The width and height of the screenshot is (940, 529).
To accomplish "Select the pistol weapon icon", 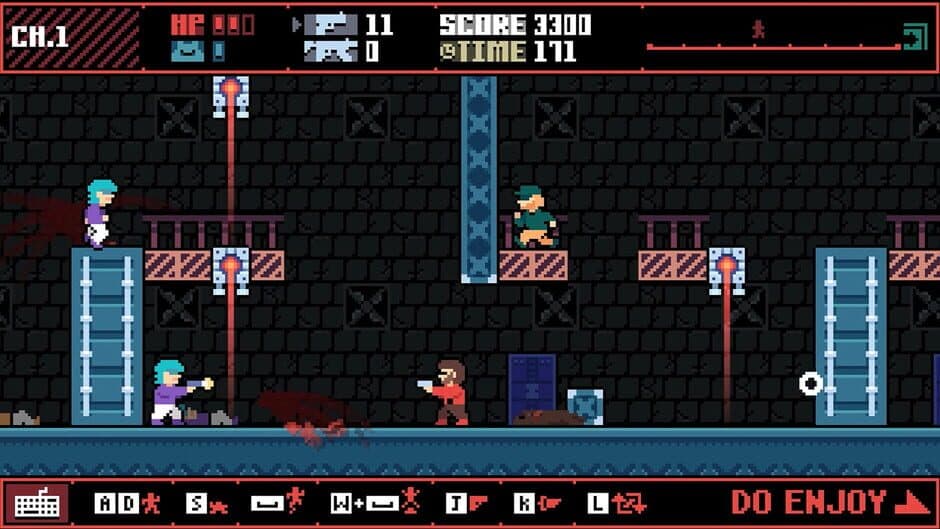I will 330,24.
